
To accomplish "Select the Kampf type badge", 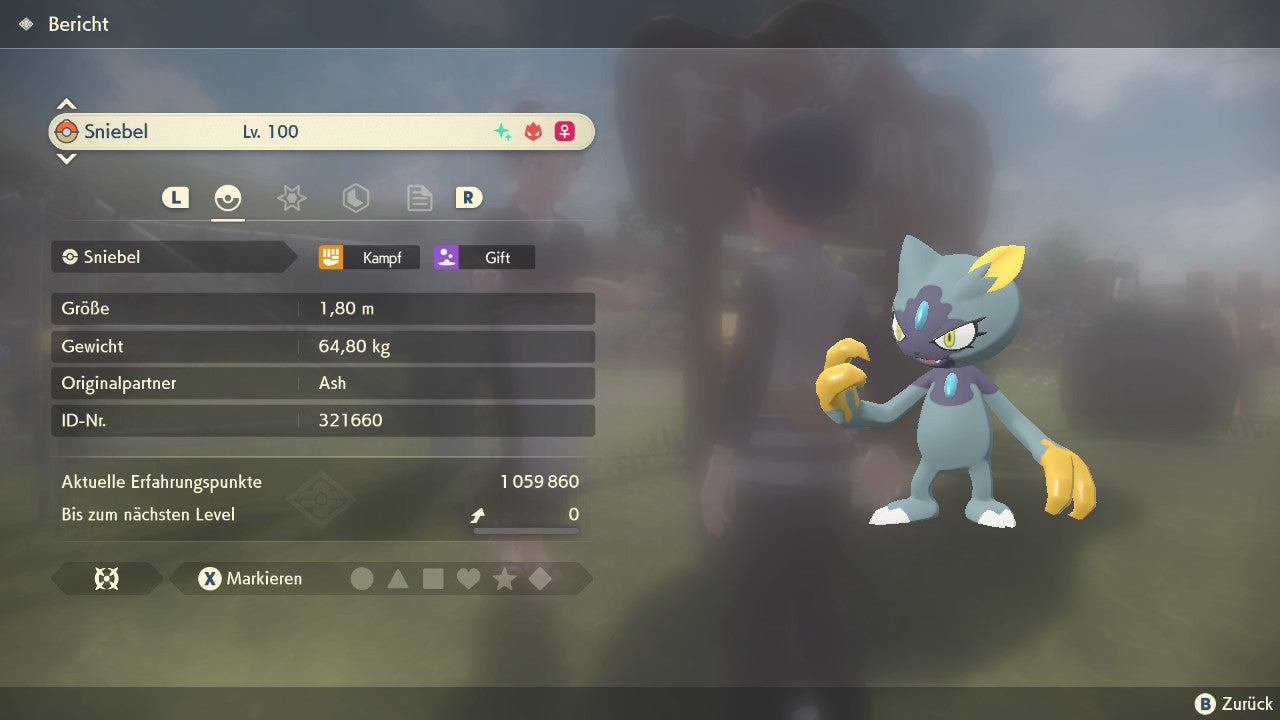I will tap(369, 257).
